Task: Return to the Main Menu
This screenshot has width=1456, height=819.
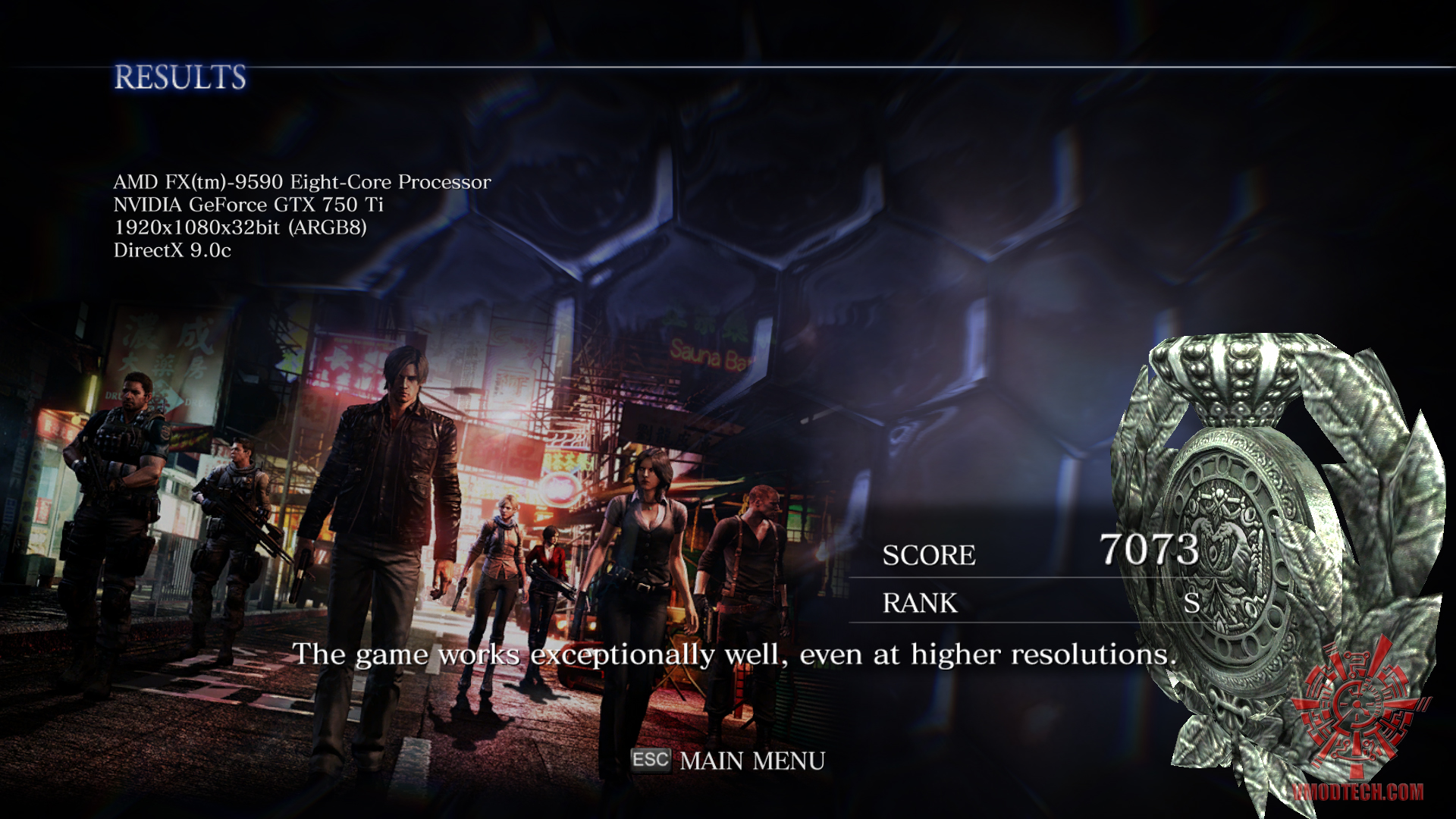Action: coord(751,761)
